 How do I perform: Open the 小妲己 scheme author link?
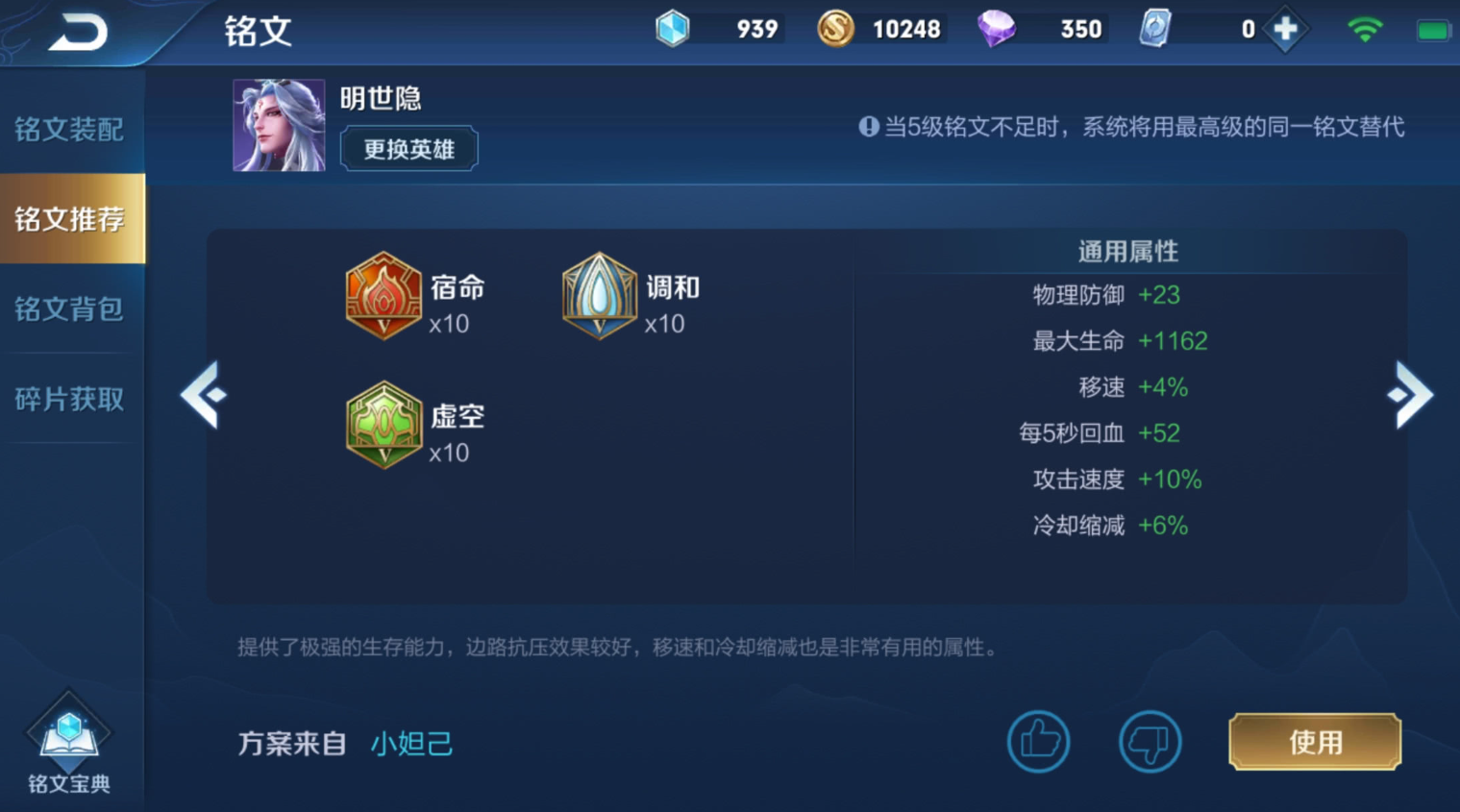pyautogui.click(x=411, y=743)
